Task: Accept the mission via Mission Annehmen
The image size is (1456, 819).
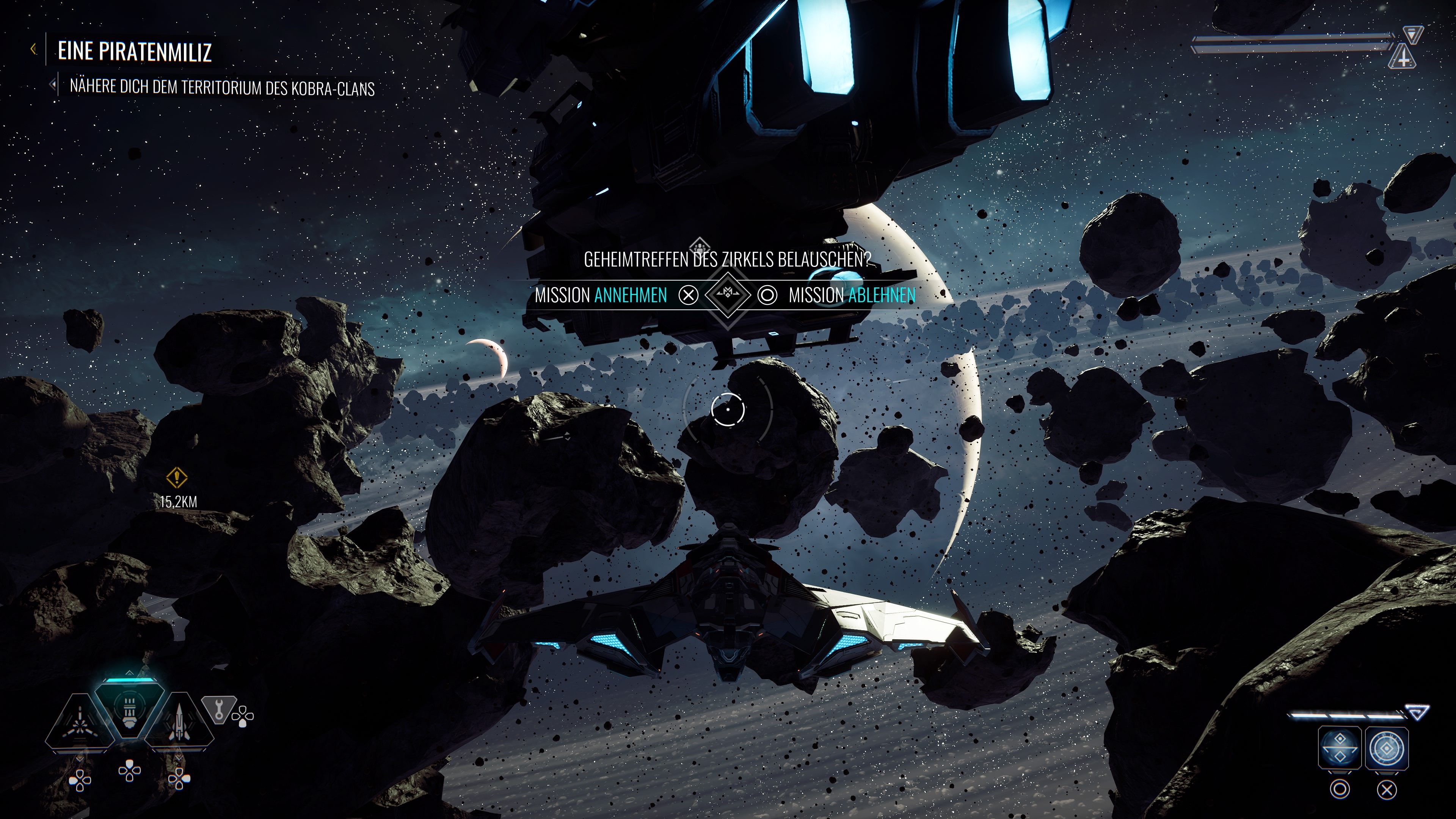Action: tap(601, 295)
